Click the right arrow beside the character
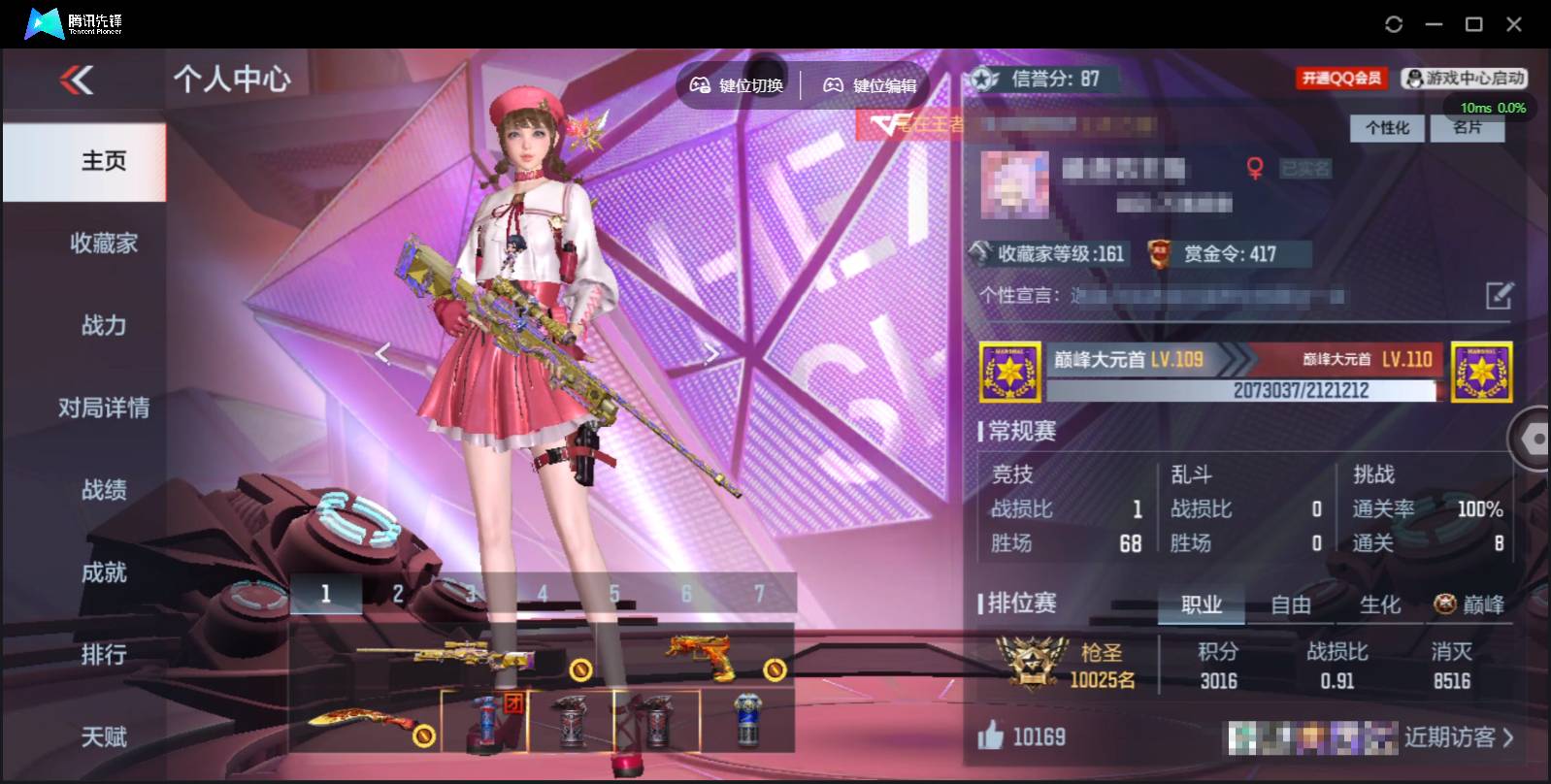Image resolution: width=1551 pixels, height=784 pixels. tap(713, 353)
